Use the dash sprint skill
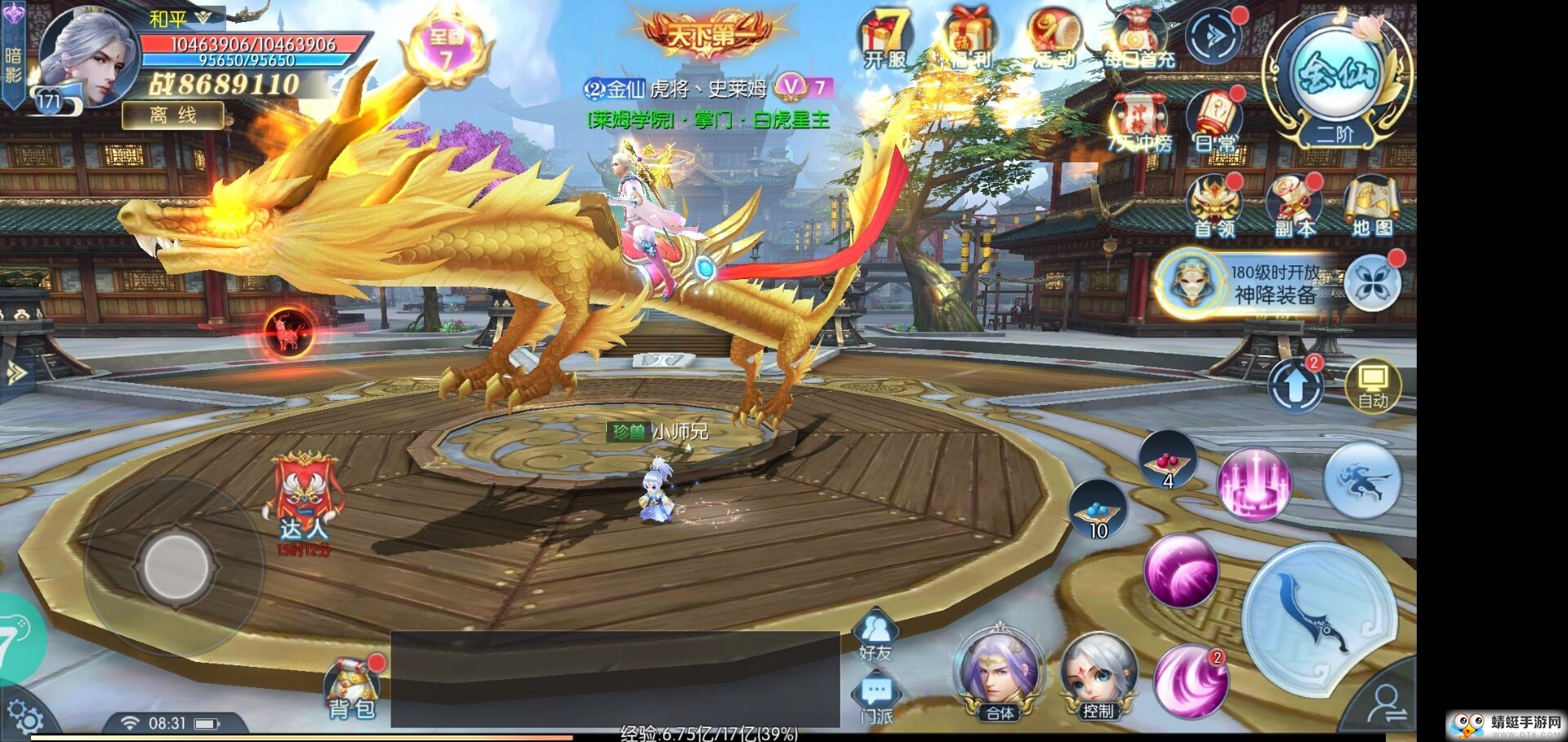1568x742 pixels. [x=1361, y=482]
